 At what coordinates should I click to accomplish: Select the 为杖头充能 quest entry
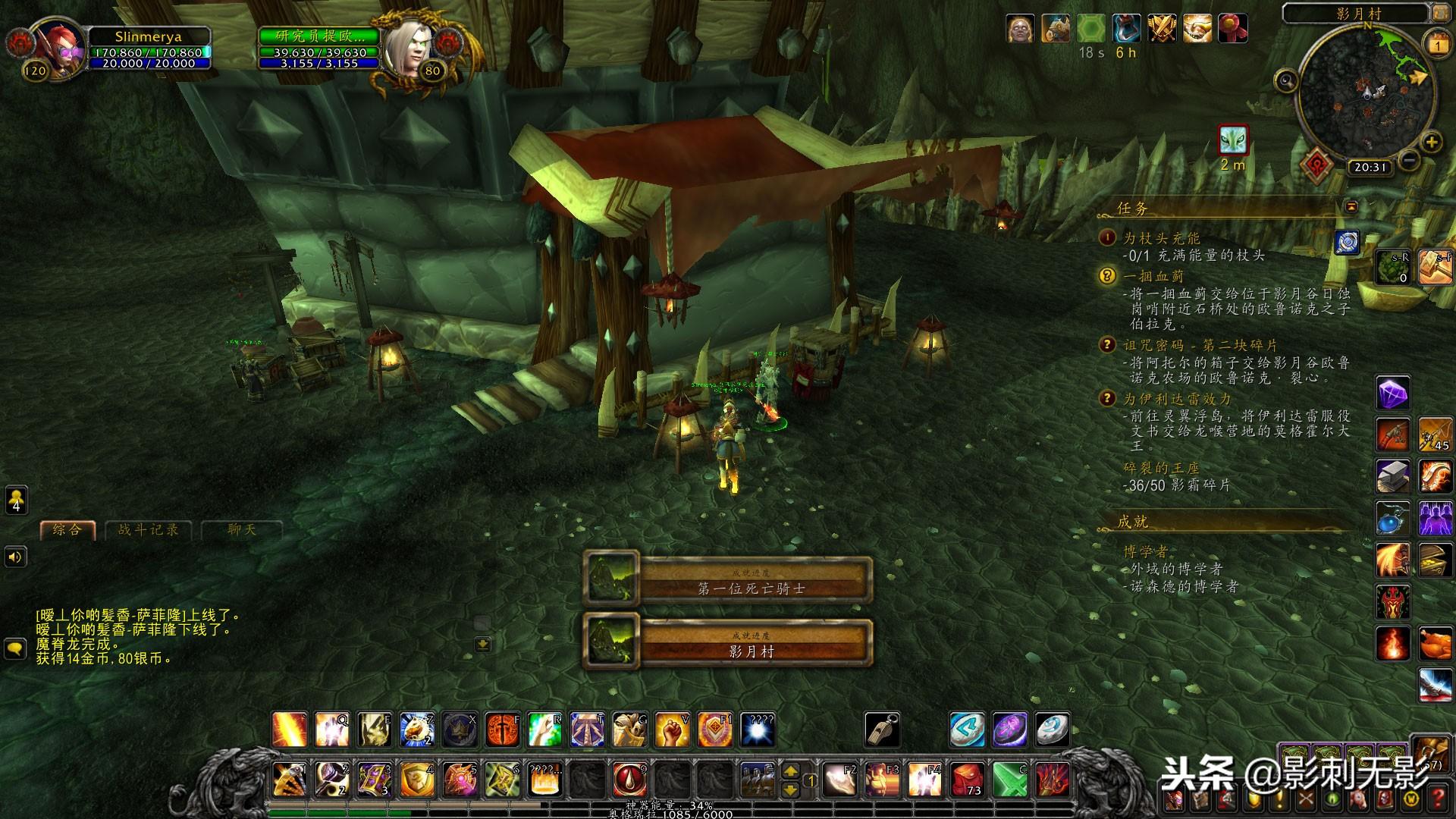(1162, 238)
